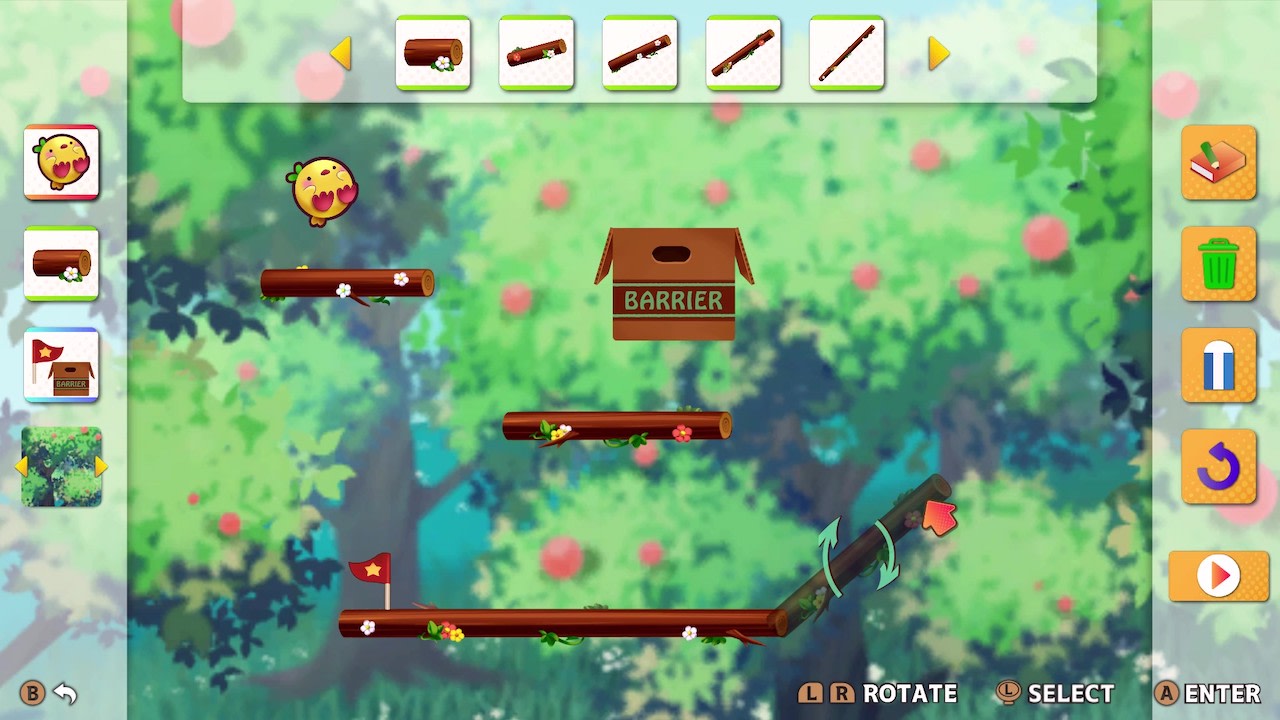Click right arrow on the background selector
The image size is (1280, 720).
99,466
